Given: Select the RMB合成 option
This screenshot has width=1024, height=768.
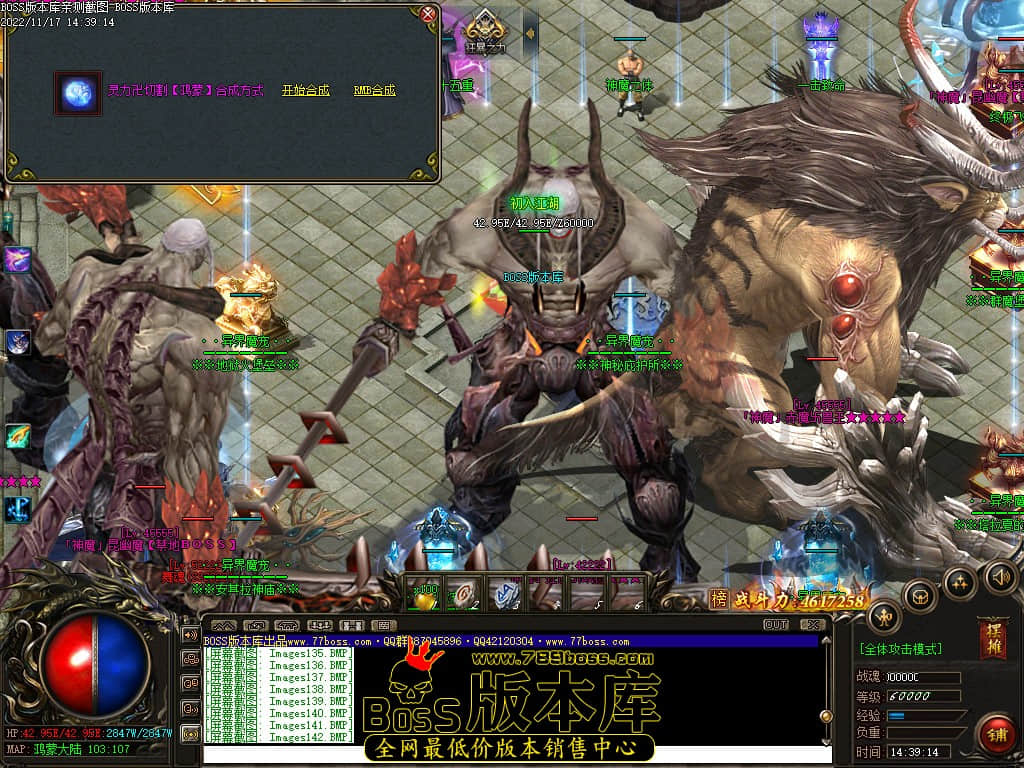Looking at the screenshot, I should pos(375,90).
